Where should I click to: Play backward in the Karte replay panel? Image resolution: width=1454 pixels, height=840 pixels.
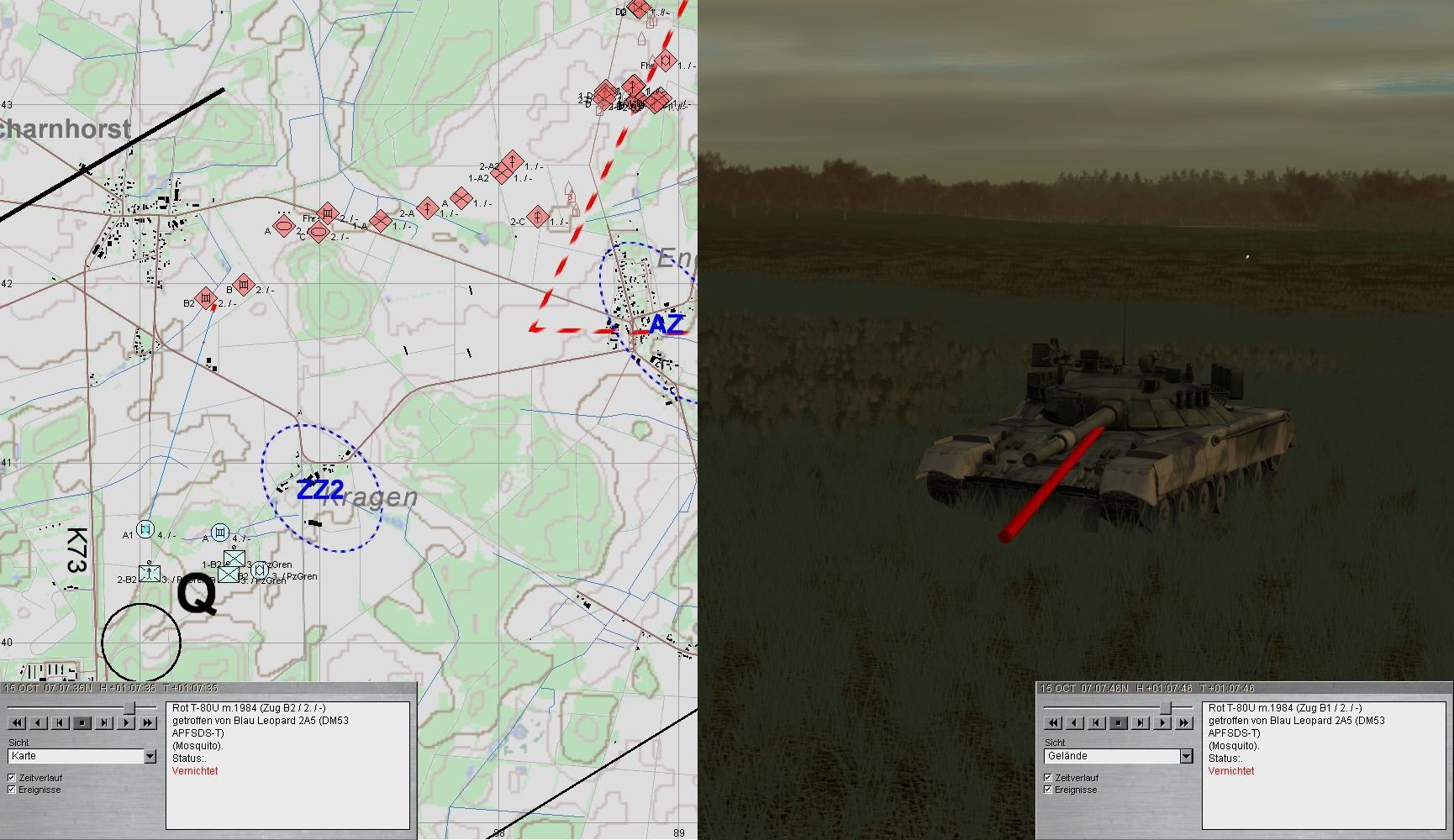[x=39, y=722]
